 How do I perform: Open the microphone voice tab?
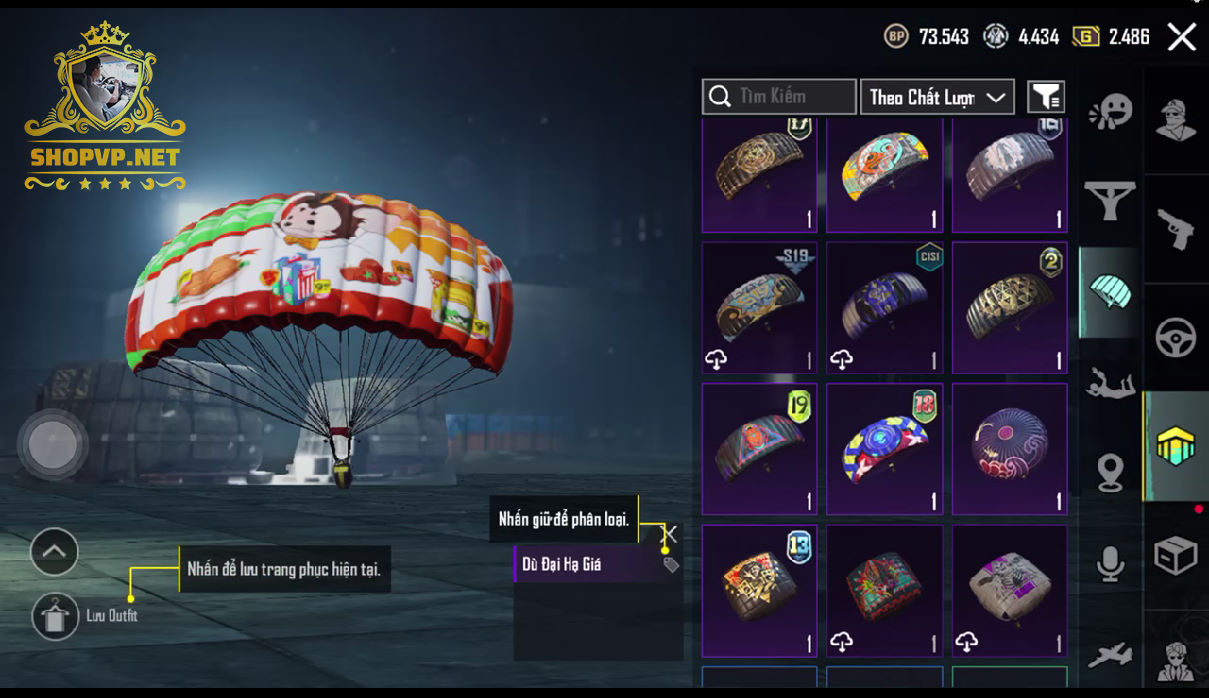pos(1110,564)
